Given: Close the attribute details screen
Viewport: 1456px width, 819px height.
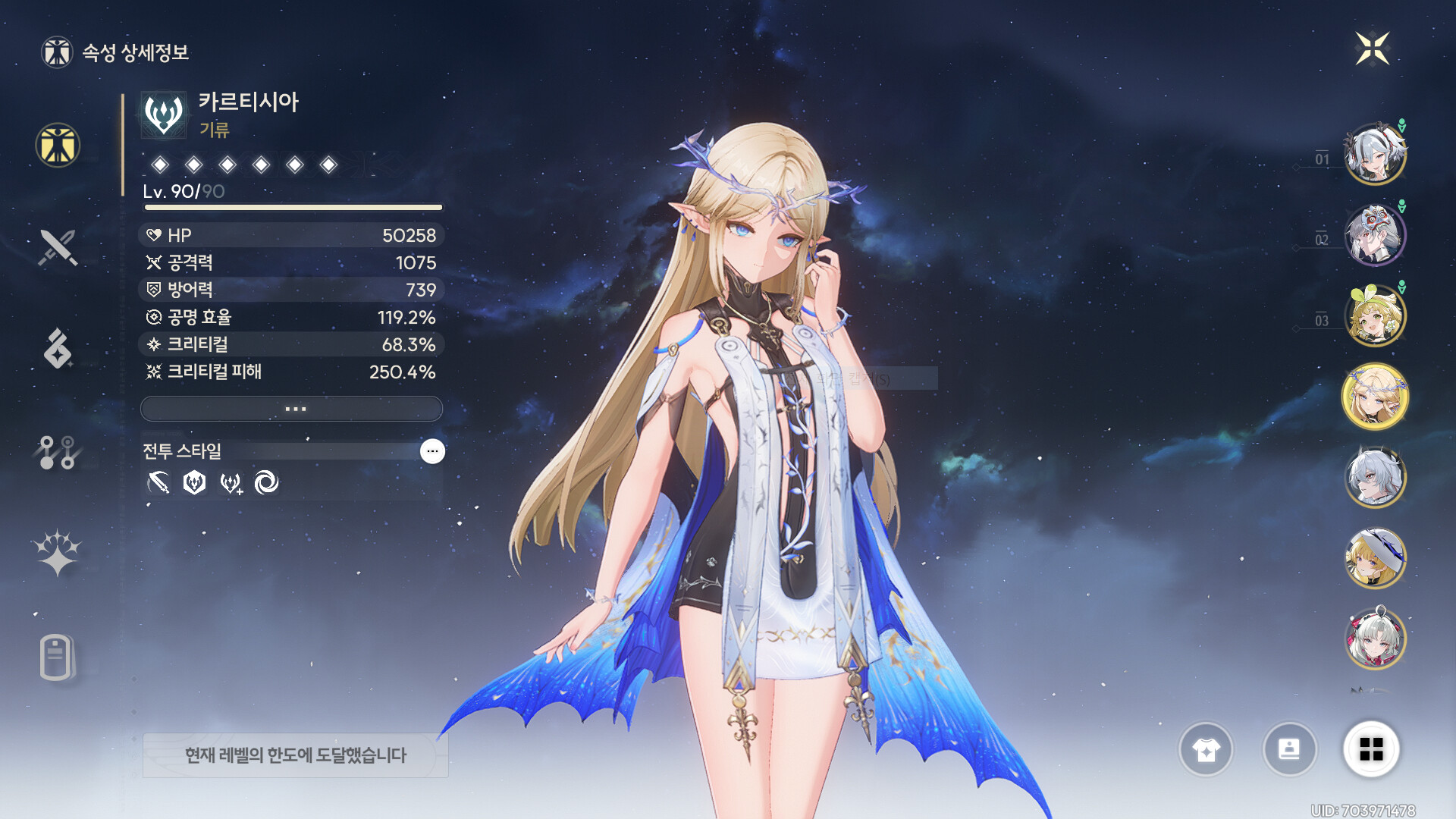Looking at the screenshot, I should pyautogui.click(x=1372, y=49).
